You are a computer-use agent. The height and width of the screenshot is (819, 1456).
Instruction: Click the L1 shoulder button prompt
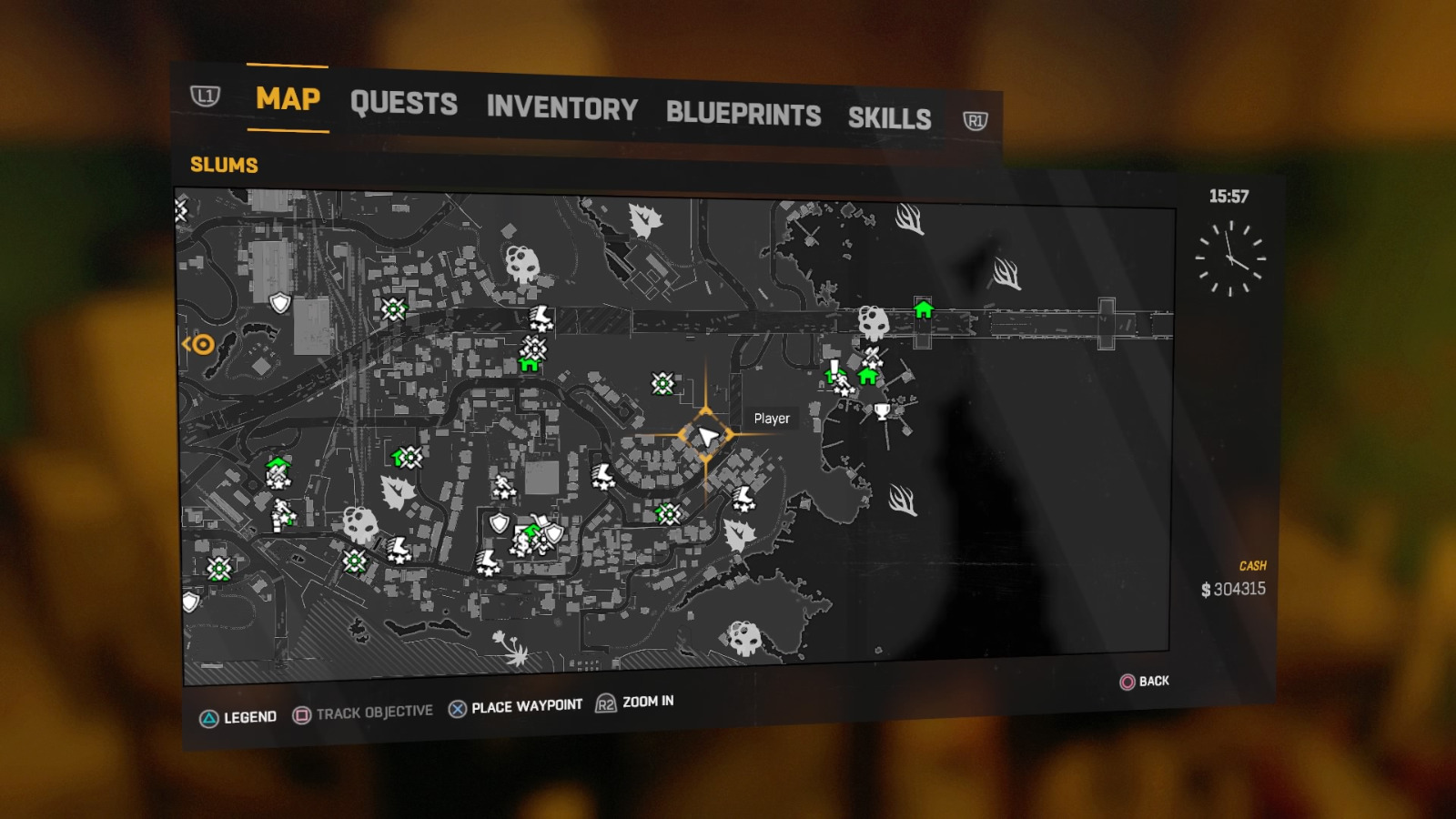(207, 96)
